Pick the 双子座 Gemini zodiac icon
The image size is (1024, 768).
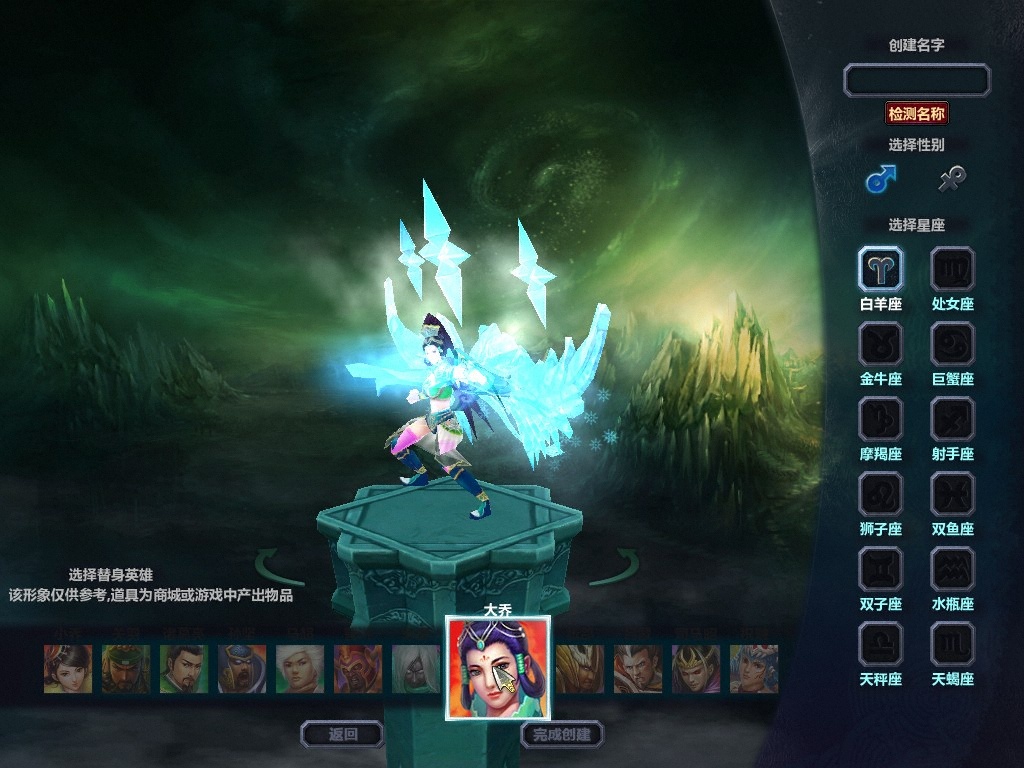[x=880, y=569]
